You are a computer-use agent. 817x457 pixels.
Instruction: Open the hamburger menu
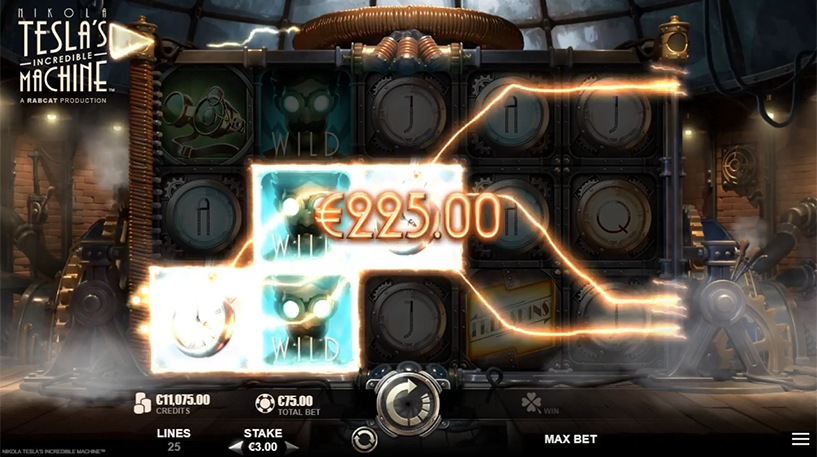pos(800,439)
